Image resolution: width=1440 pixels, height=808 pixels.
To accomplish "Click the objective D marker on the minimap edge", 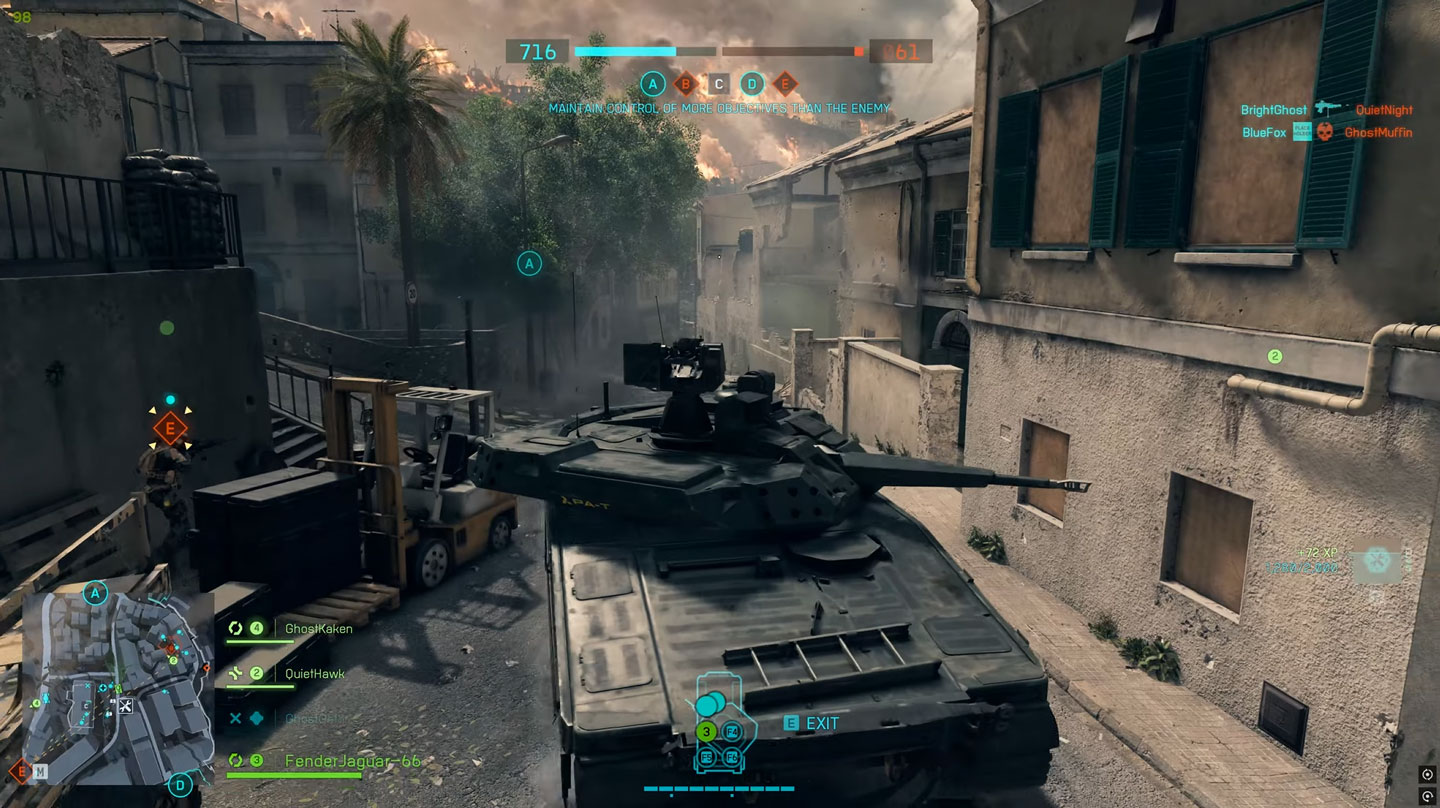I will click(x=181, y=784).
